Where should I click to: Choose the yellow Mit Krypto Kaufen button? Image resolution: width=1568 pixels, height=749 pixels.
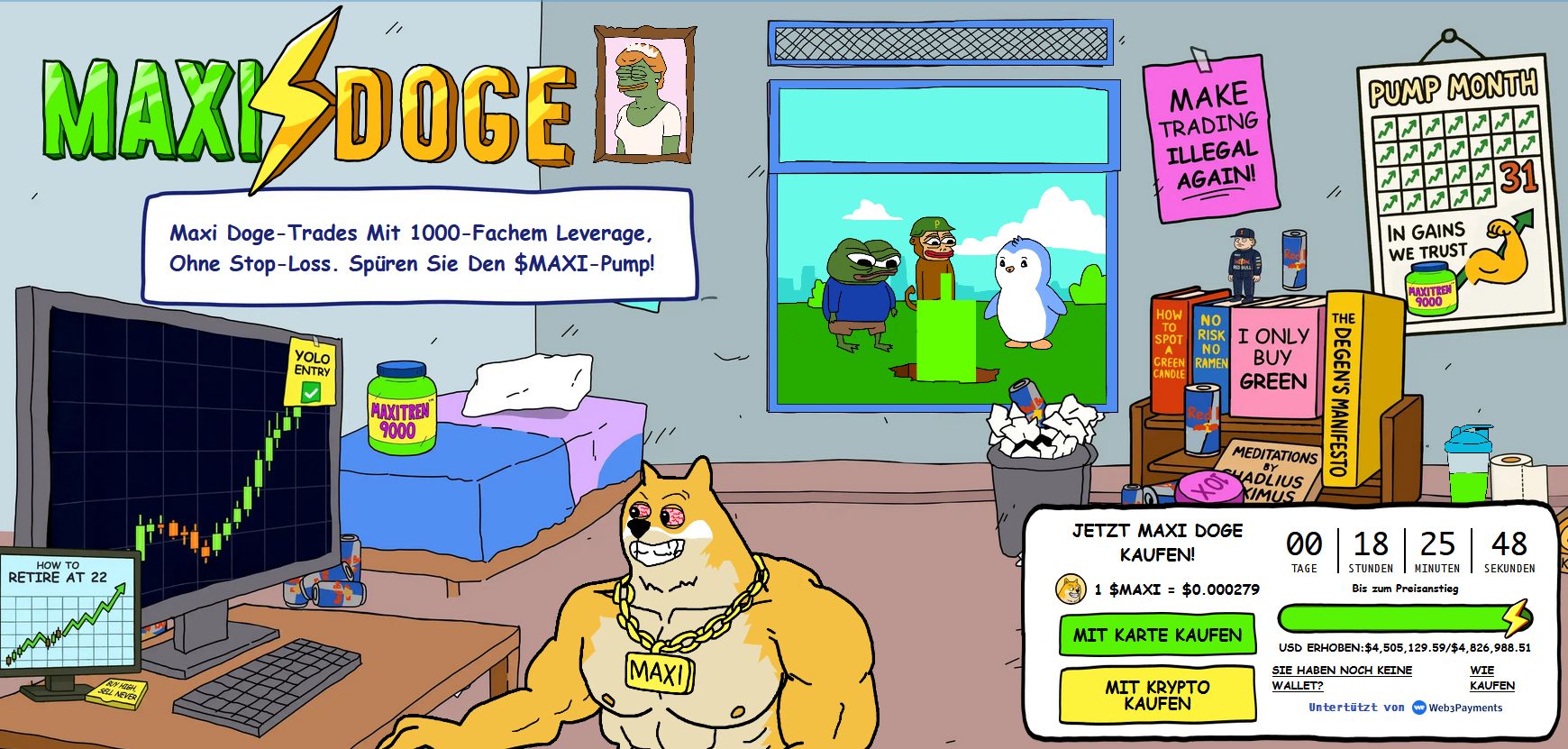click(x=1157, y=695)
